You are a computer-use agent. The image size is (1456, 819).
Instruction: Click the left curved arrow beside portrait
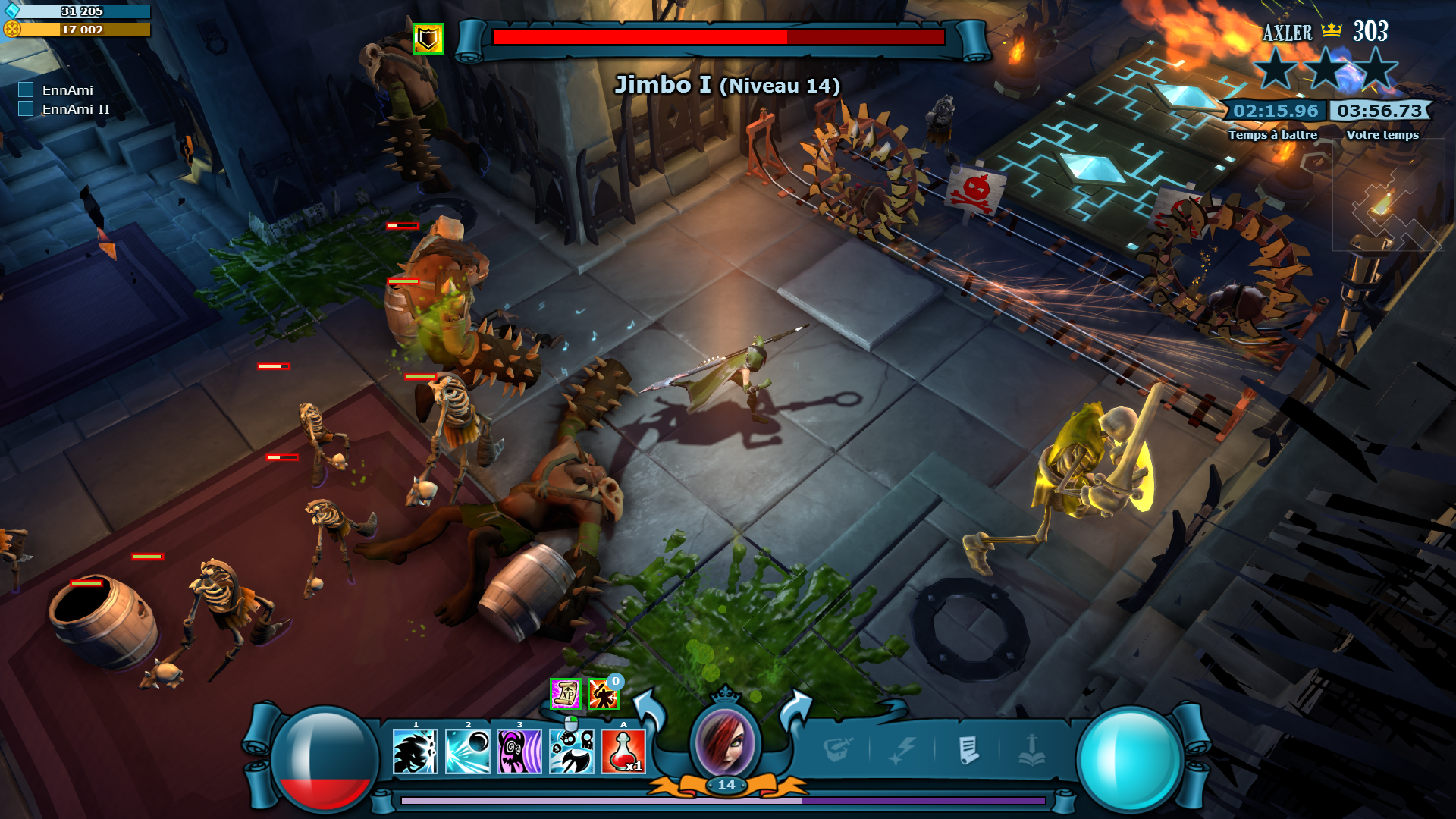pos(648,711)
